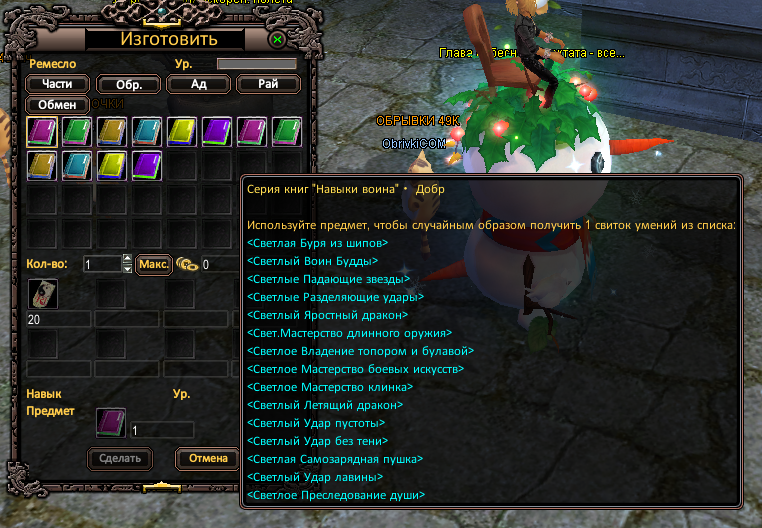Choose the Обмен tab

coord(57,104)
